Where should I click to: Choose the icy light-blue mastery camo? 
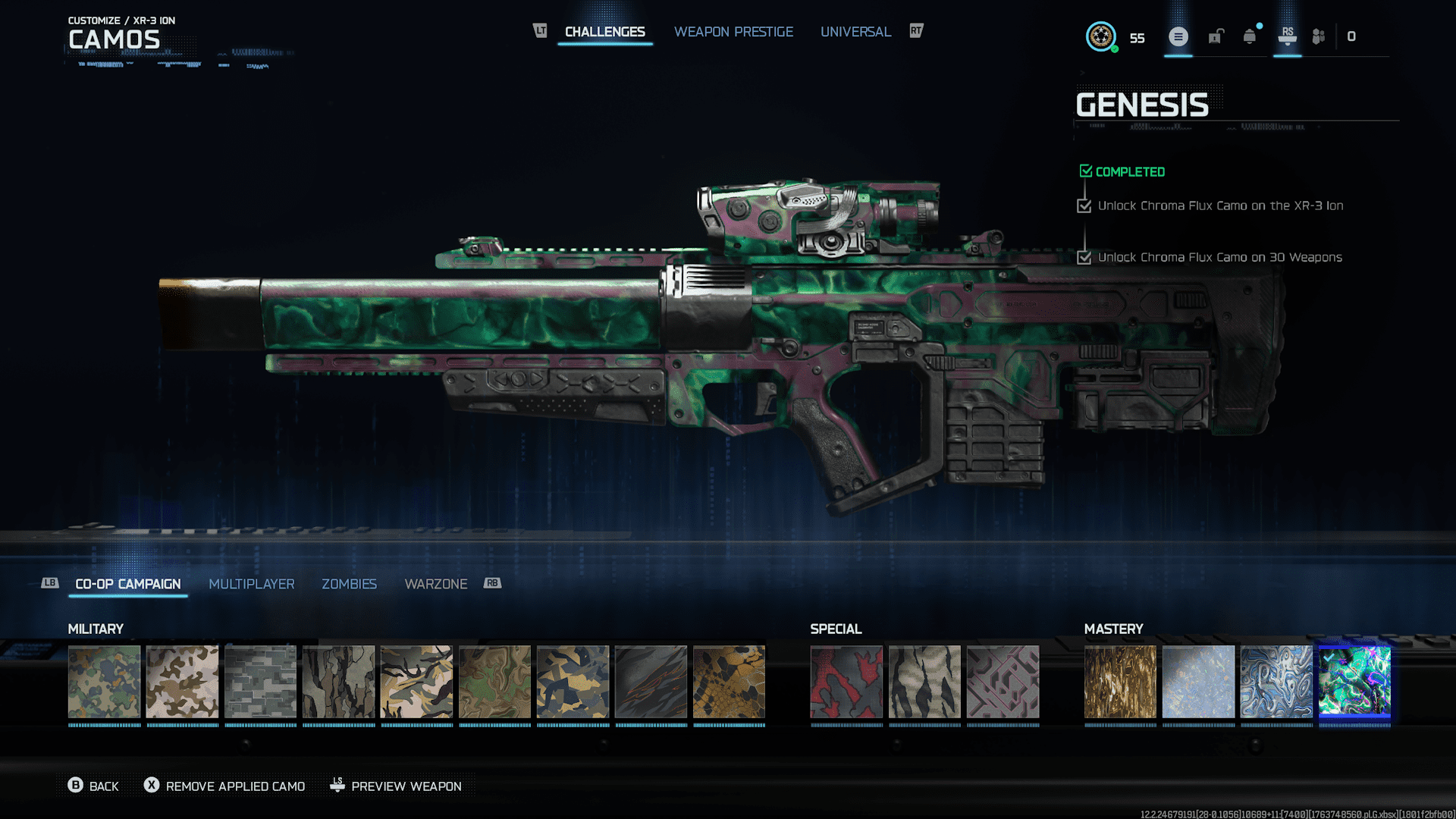[x=1198, y=682]
